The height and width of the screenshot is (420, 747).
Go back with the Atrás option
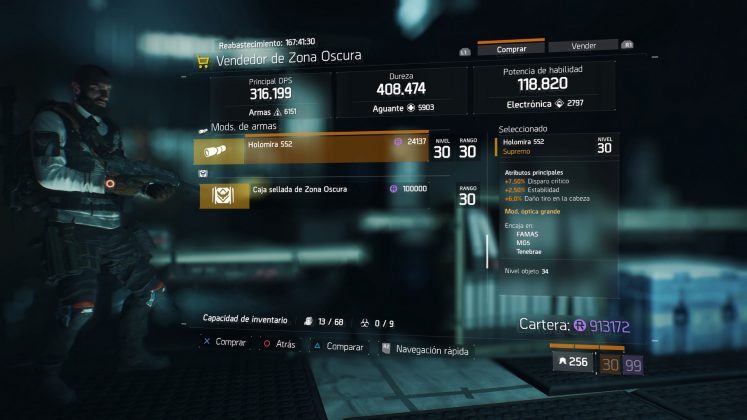282,343
